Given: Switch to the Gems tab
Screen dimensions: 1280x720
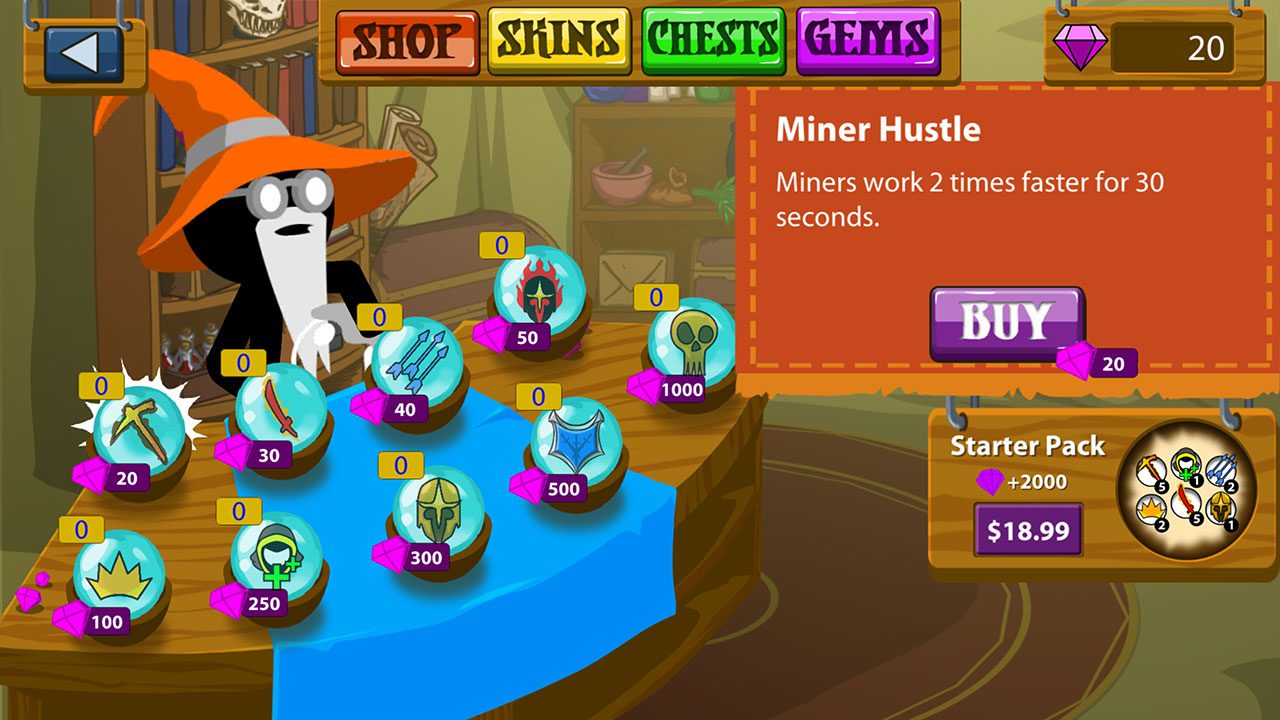Looking at the screenshot, I should [x=868, y=41].
